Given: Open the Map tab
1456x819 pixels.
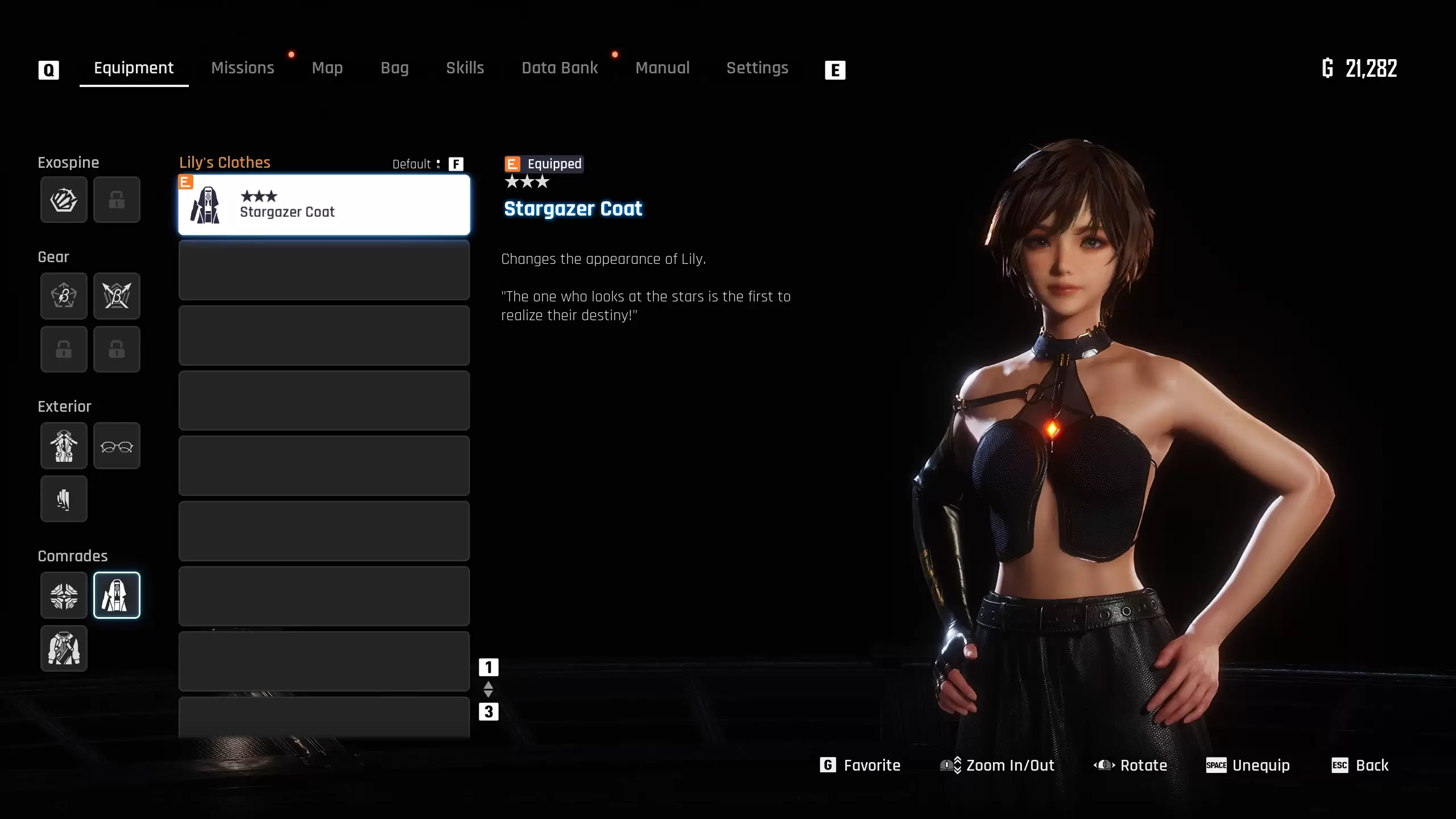Looking at the screenshot, I should 327,68.
